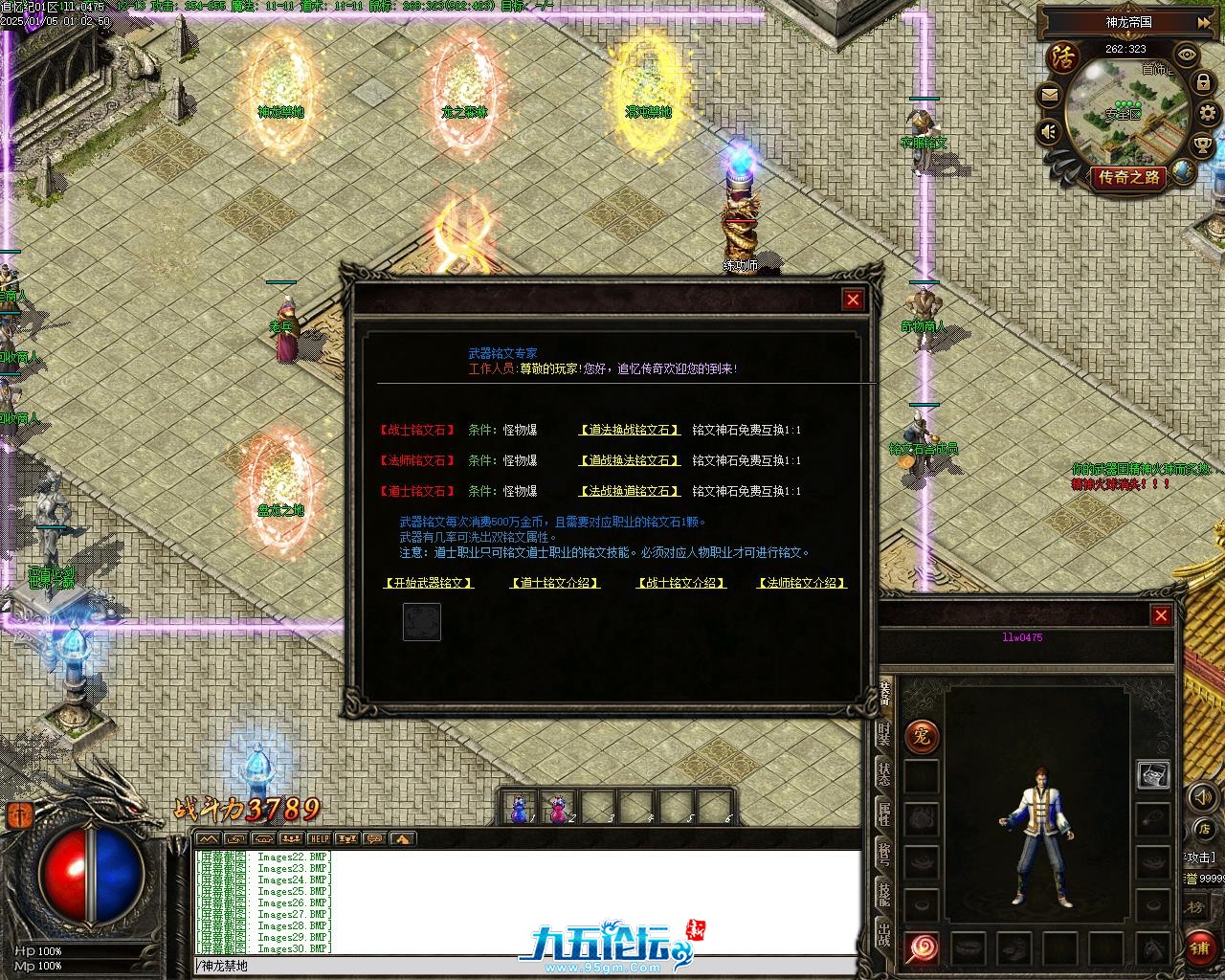Open the mail envelope icon
Viewport: 1225px width, 980px height.
click(x=1050, y=95)
